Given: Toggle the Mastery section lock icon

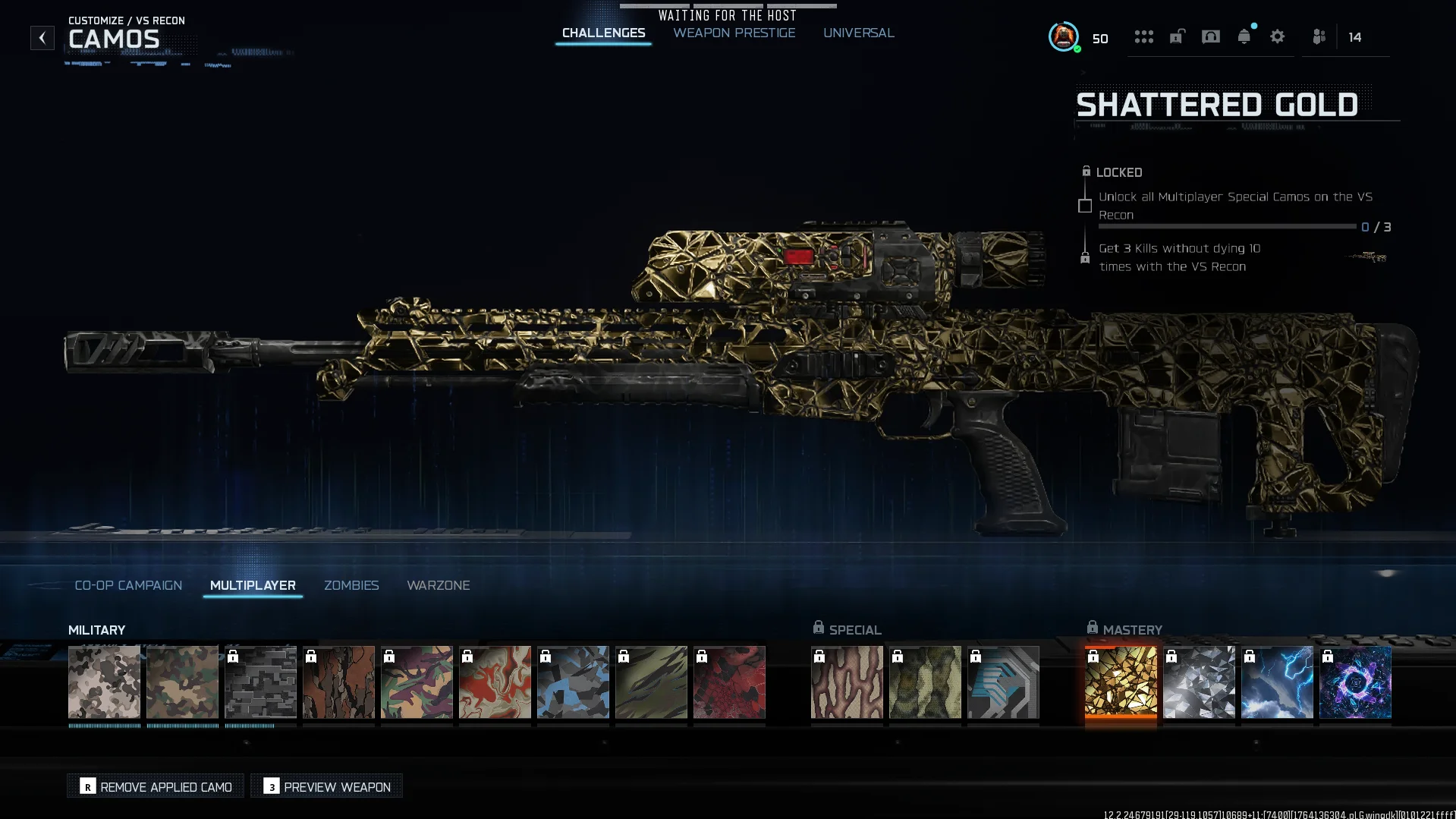Looking at the screenshot, I should point(1093,626).
